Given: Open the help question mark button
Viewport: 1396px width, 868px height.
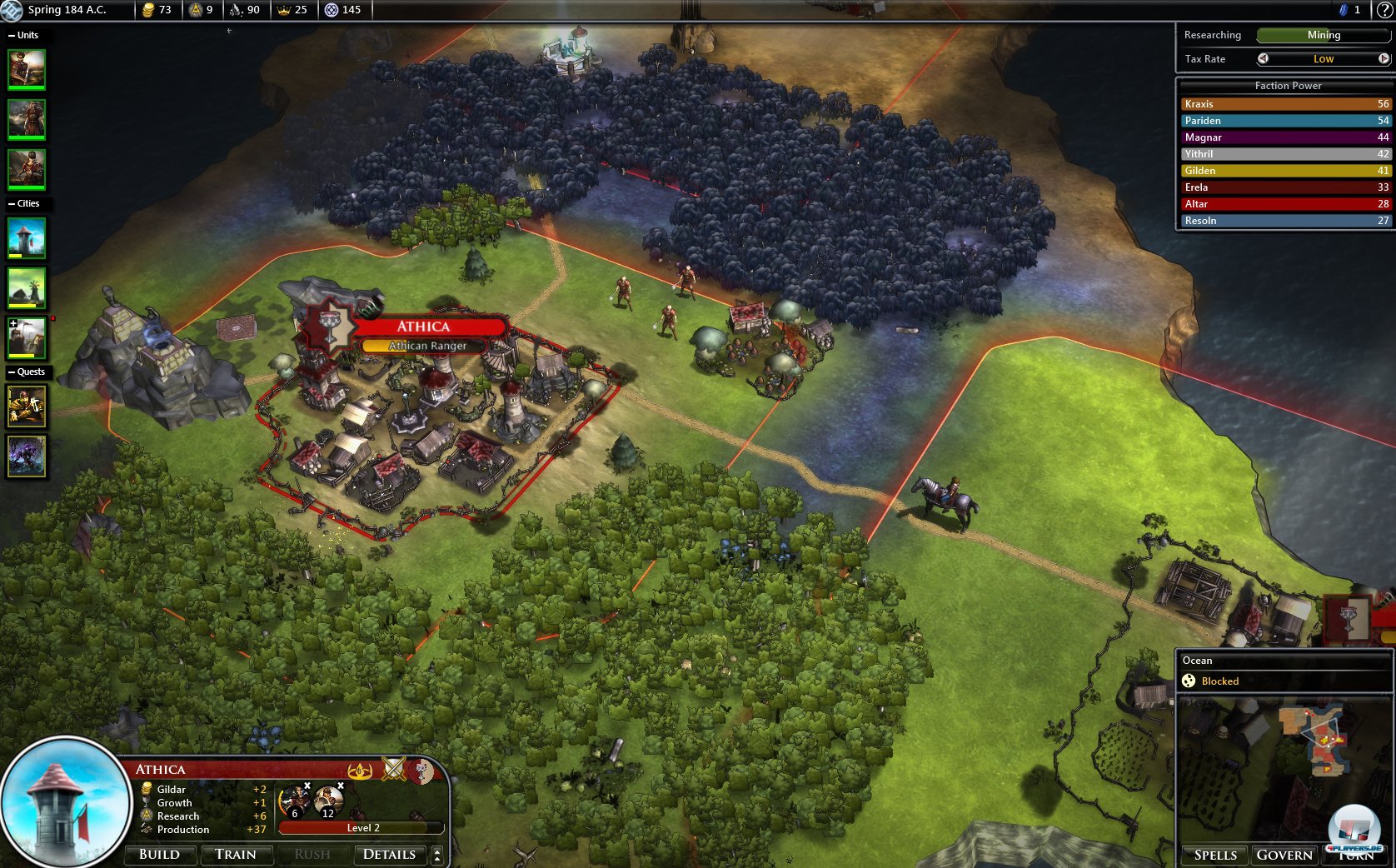Looking at the screenshot, I should (1384, 10).
